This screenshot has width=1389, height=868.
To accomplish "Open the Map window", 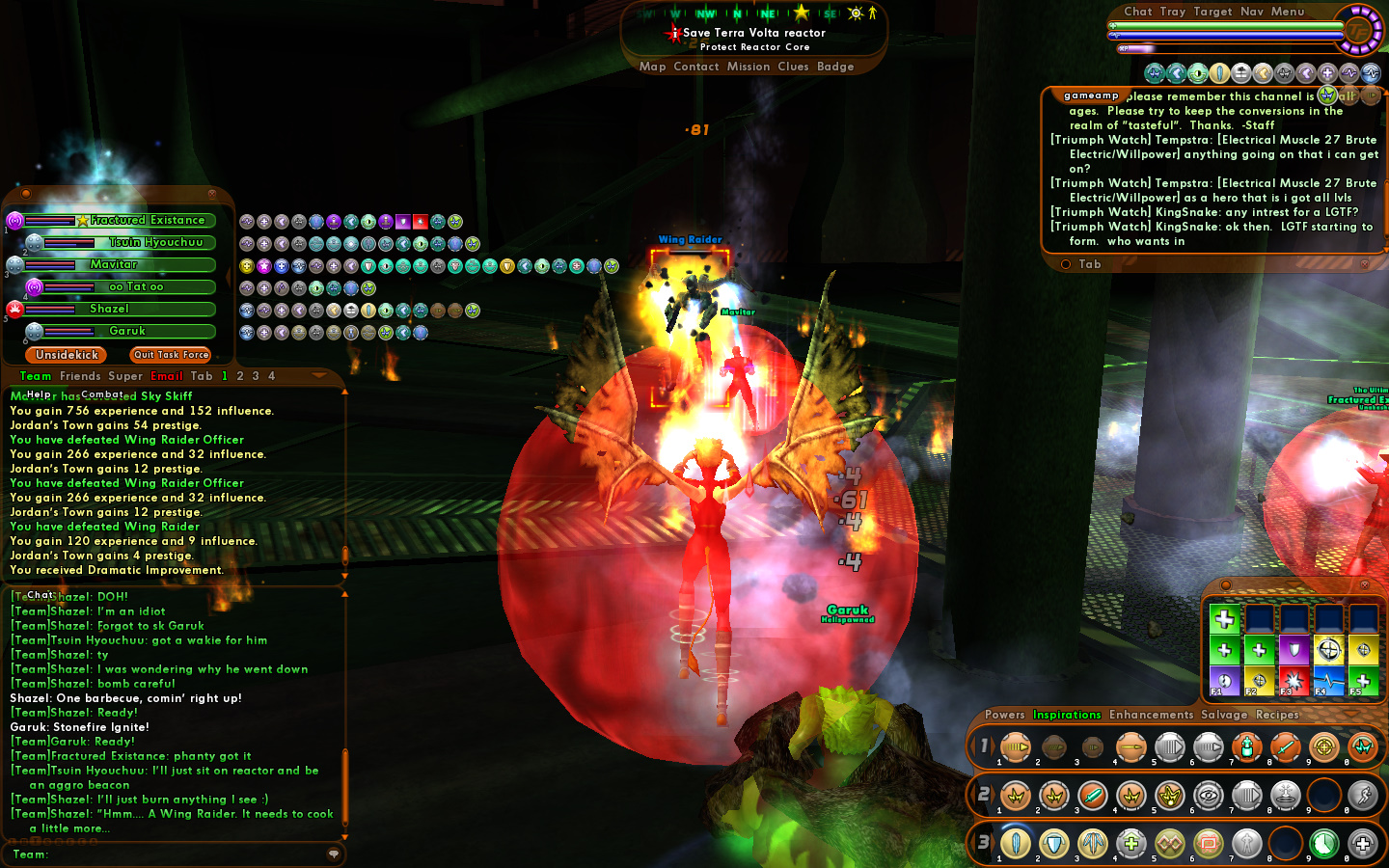I will point(652,67).
